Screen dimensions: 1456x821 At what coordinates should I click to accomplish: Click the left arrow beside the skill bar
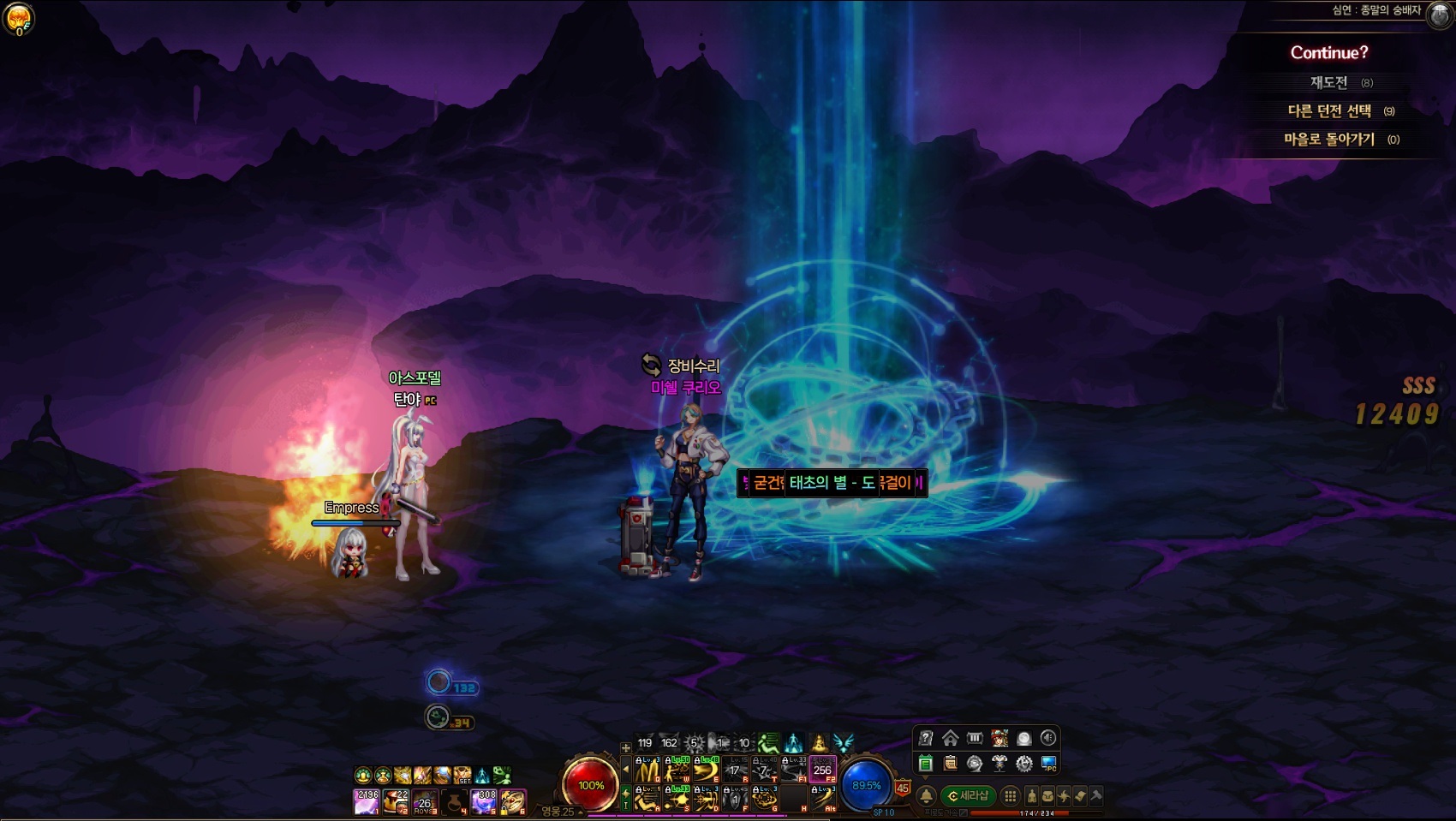pyautogui.click(x=626, y=769)
